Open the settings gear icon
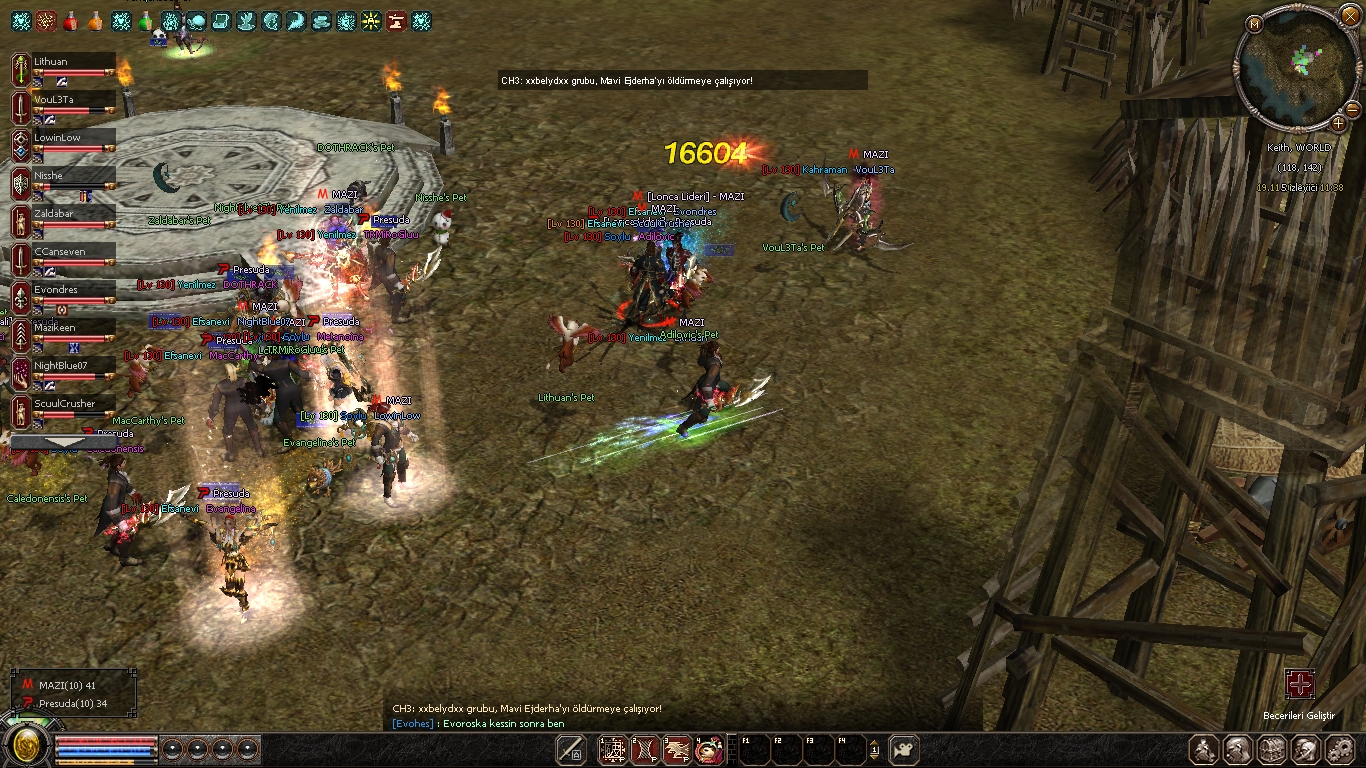1366x768 pixels. coord(1340,749)
